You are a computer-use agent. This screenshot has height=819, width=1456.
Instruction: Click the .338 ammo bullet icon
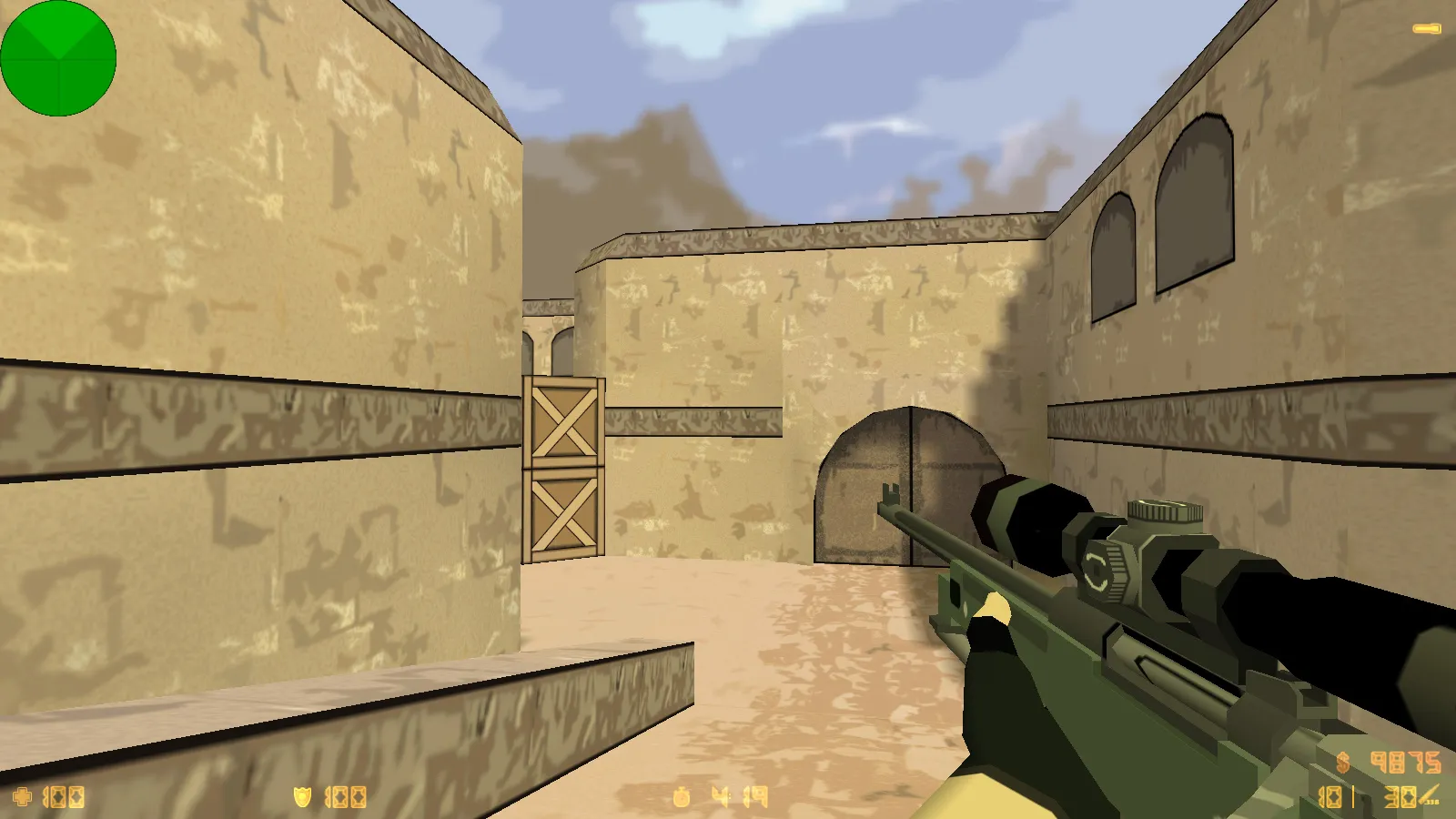(x=1426, y=794)
